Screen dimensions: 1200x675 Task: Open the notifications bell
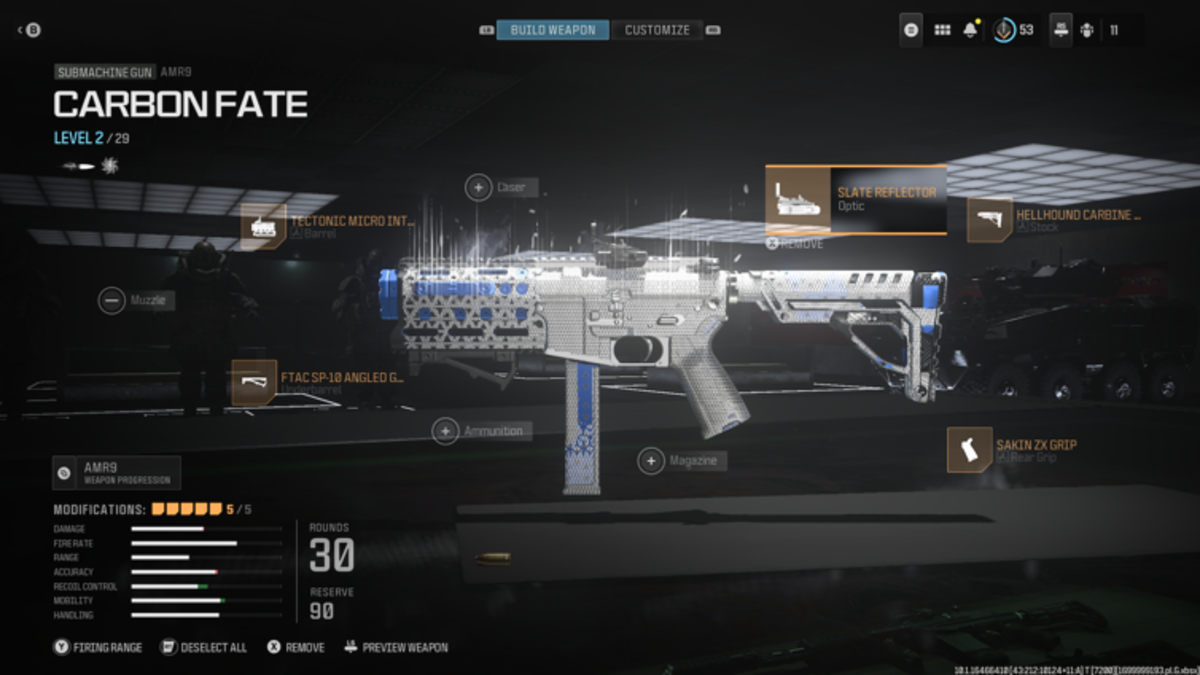(970, 30)
